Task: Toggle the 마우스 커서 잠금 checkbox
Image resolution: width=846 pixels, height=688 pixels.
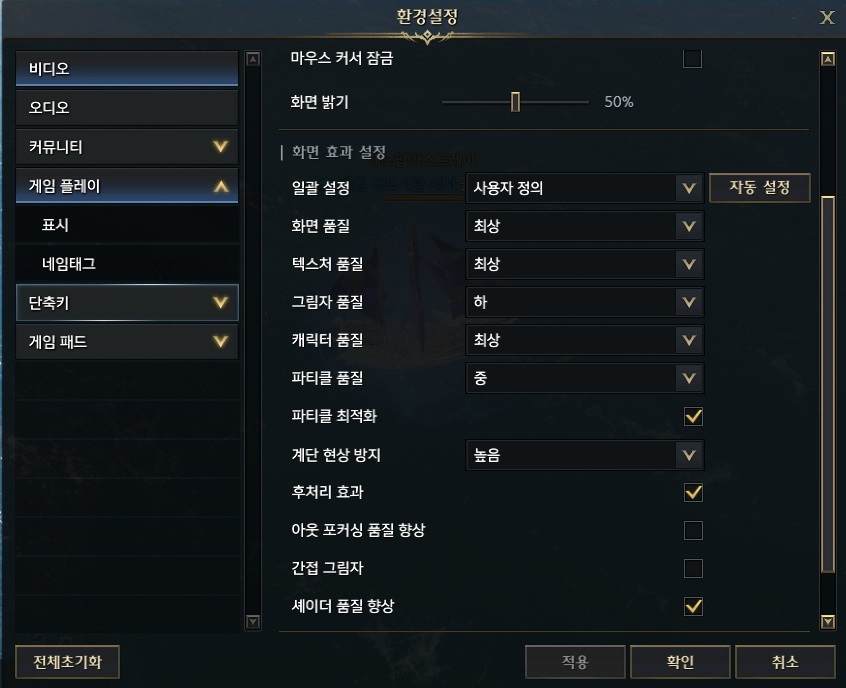Action: coord(692,59)
